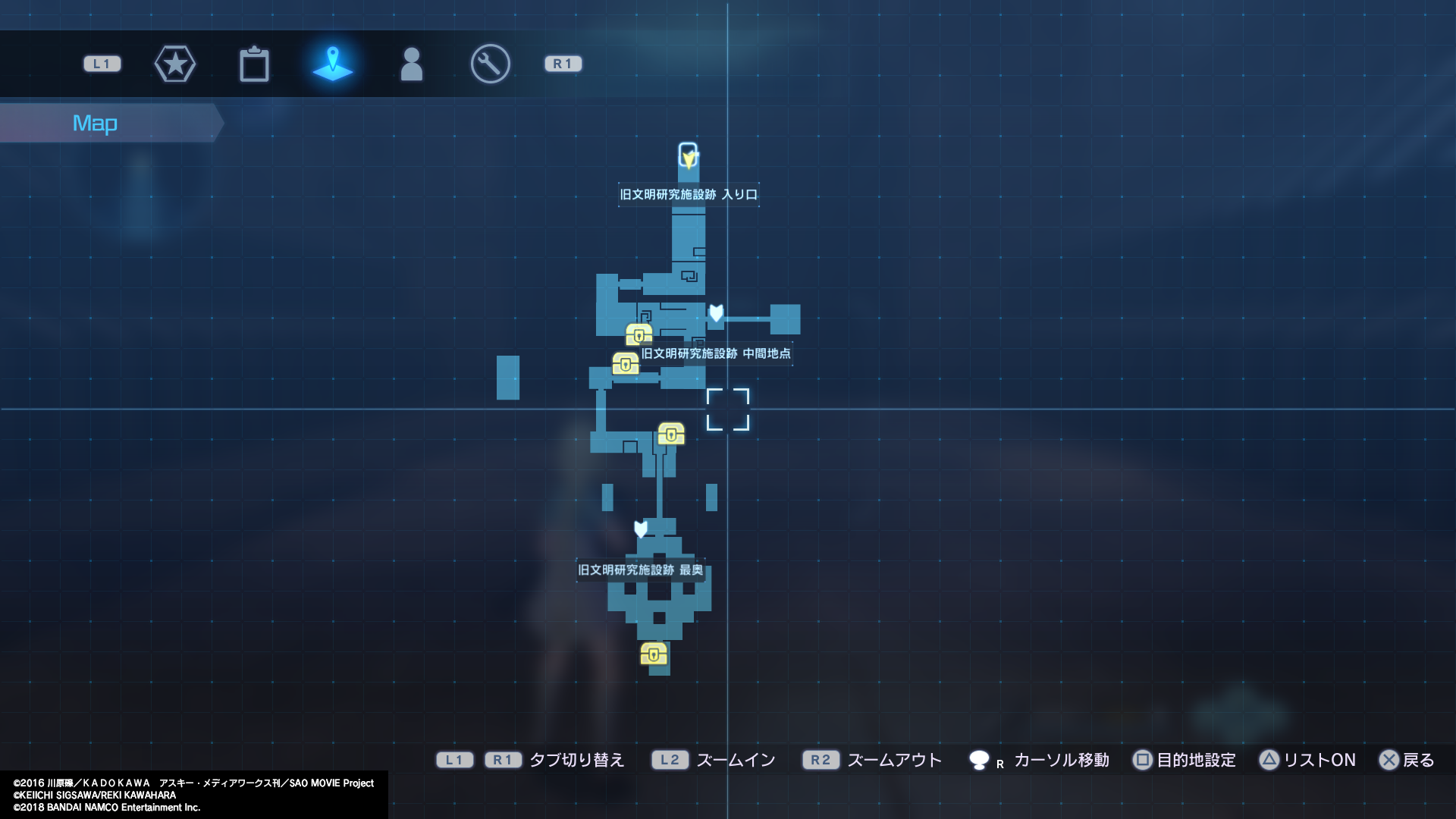Viewport: 1456px width, 819px height.
Task: Select the star emblem tab icon
Action: (x=175, y=64)
